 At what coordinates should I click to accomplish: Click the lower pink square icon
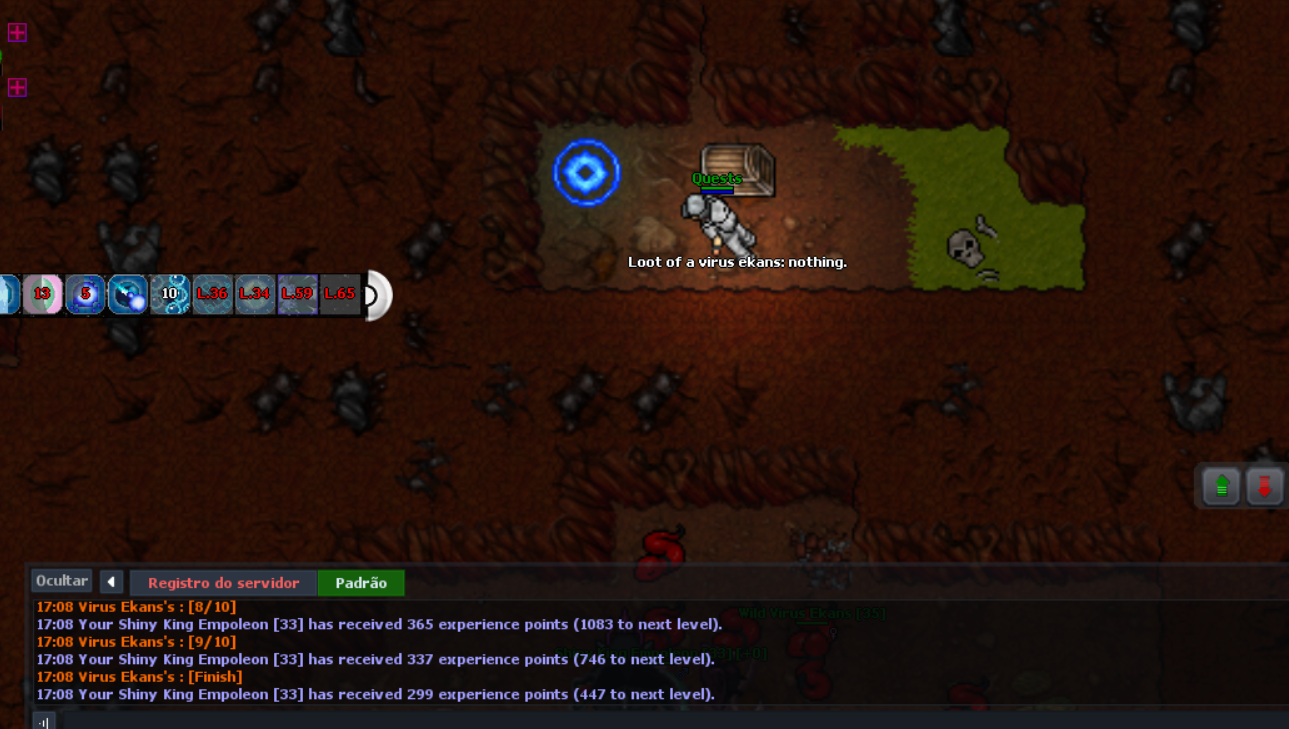click(x=17, y=88)
